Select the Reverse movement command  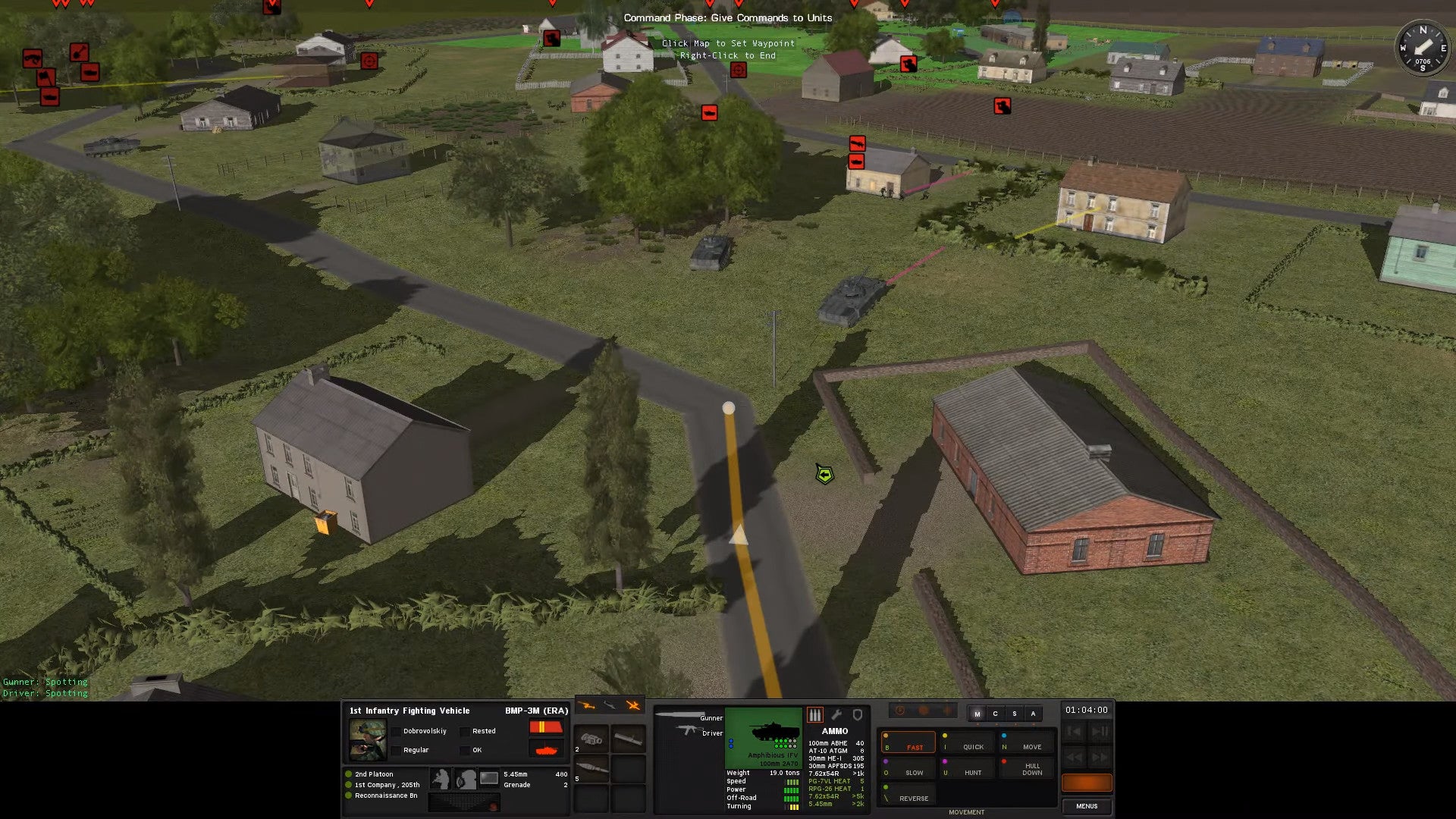pos(908,795)
